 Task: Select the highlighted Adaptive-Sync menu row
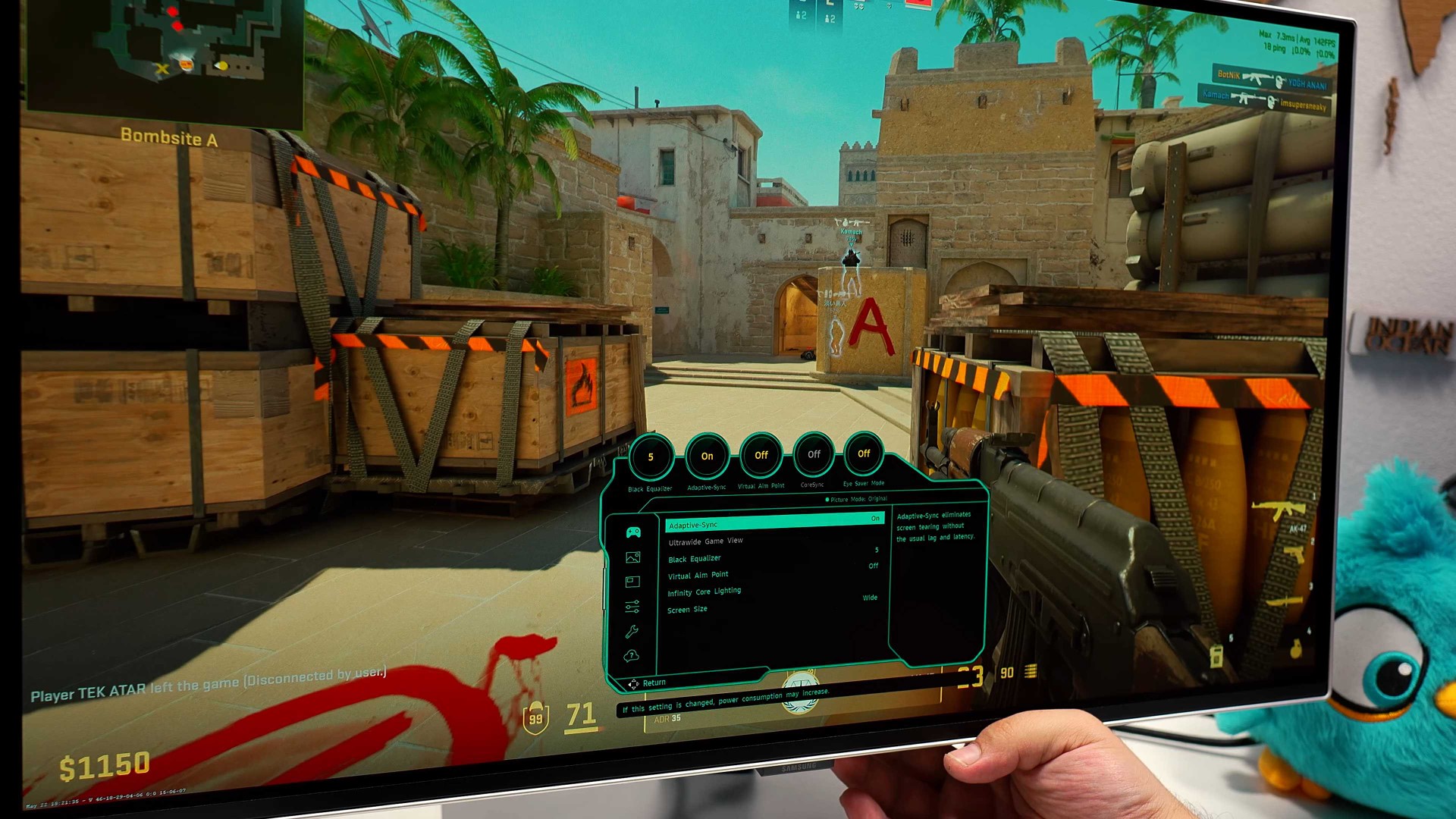click(x=773, y=523)
